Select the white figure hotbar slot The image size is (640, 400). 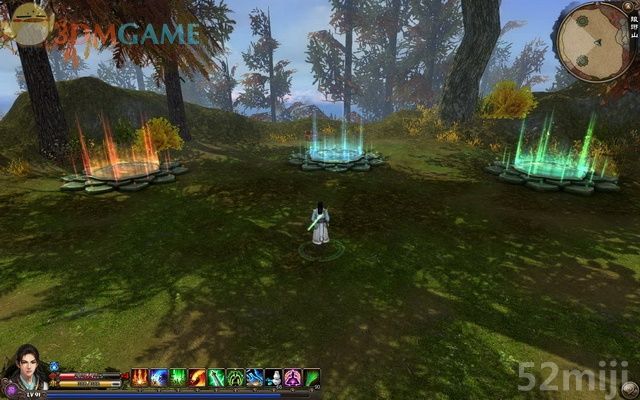[x=274, y=377]
